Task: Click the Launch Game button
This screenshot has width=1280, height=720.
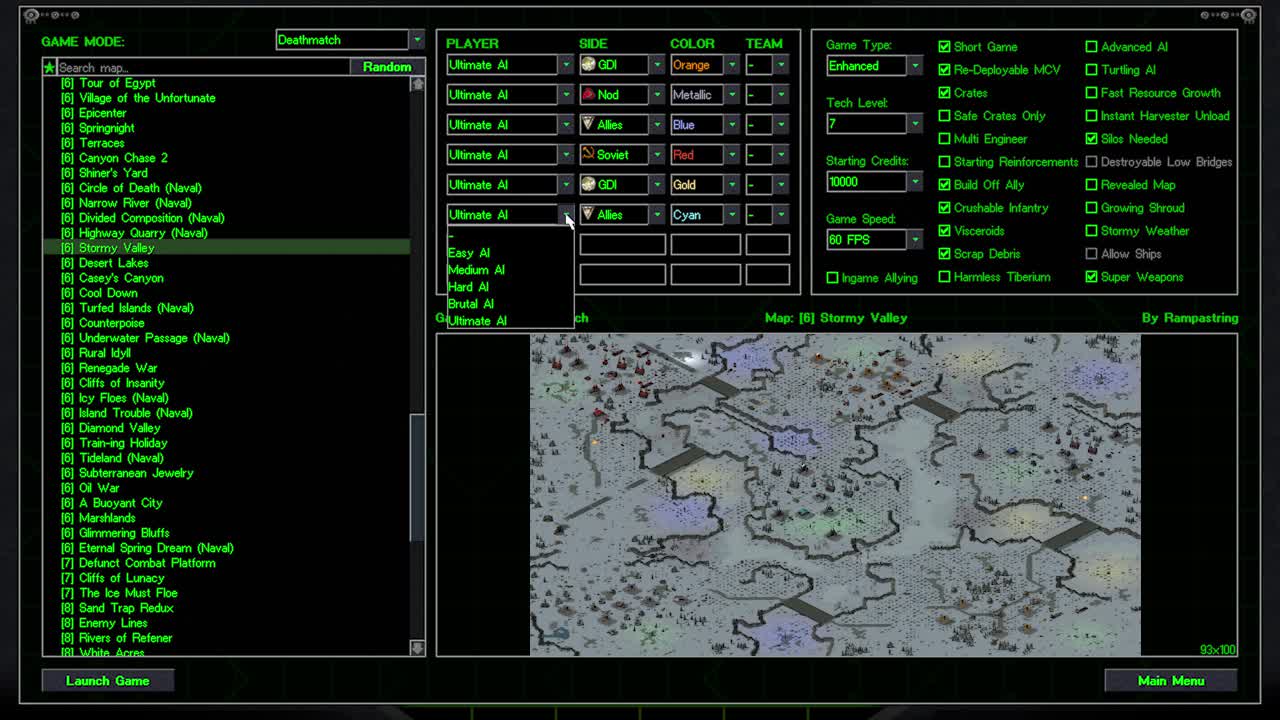Action: pyautogui.click(x=107, y=680)
